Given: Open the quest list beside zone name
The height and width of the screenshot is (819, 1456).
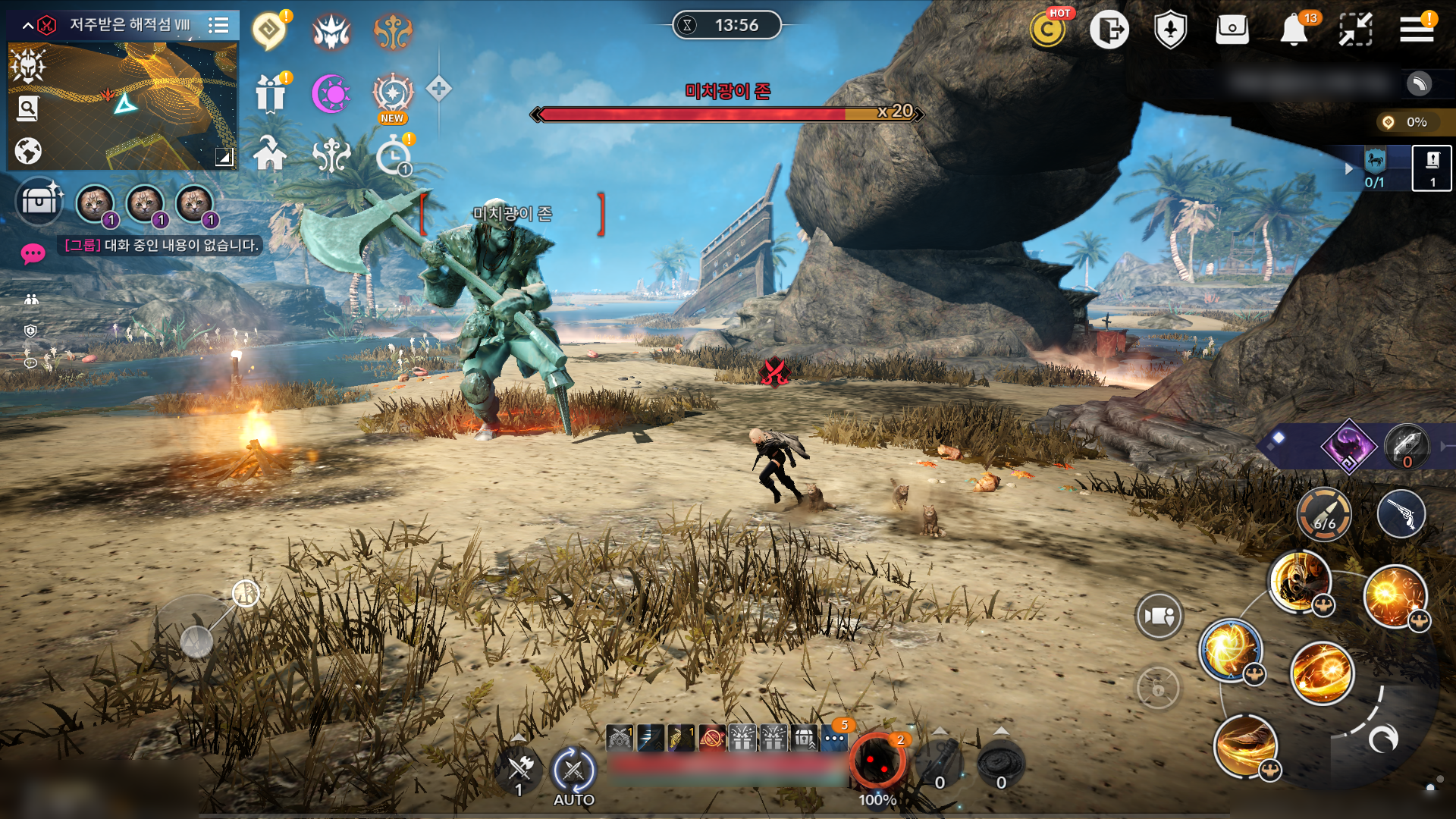Looking at the screenshot, I should coord(218,25).
